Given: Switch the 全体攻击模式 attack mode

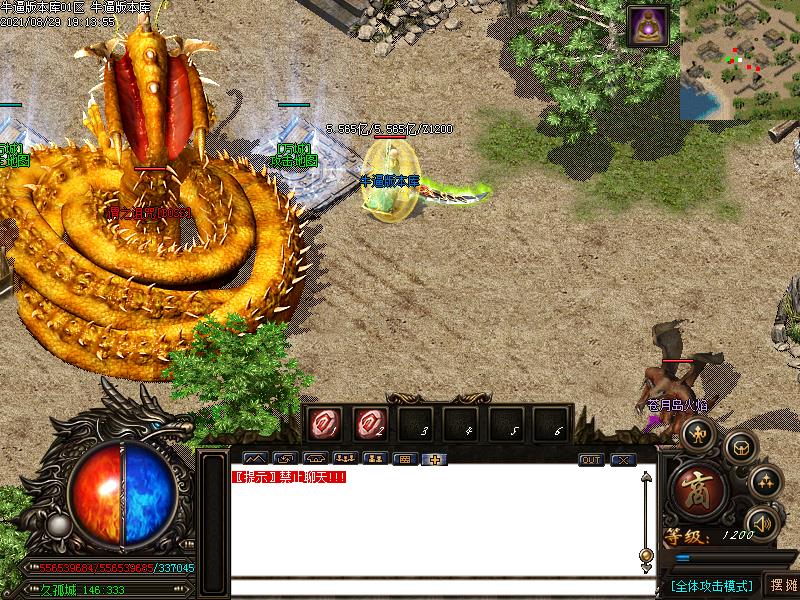Looking at the screenshot, I should coord(711,585).
